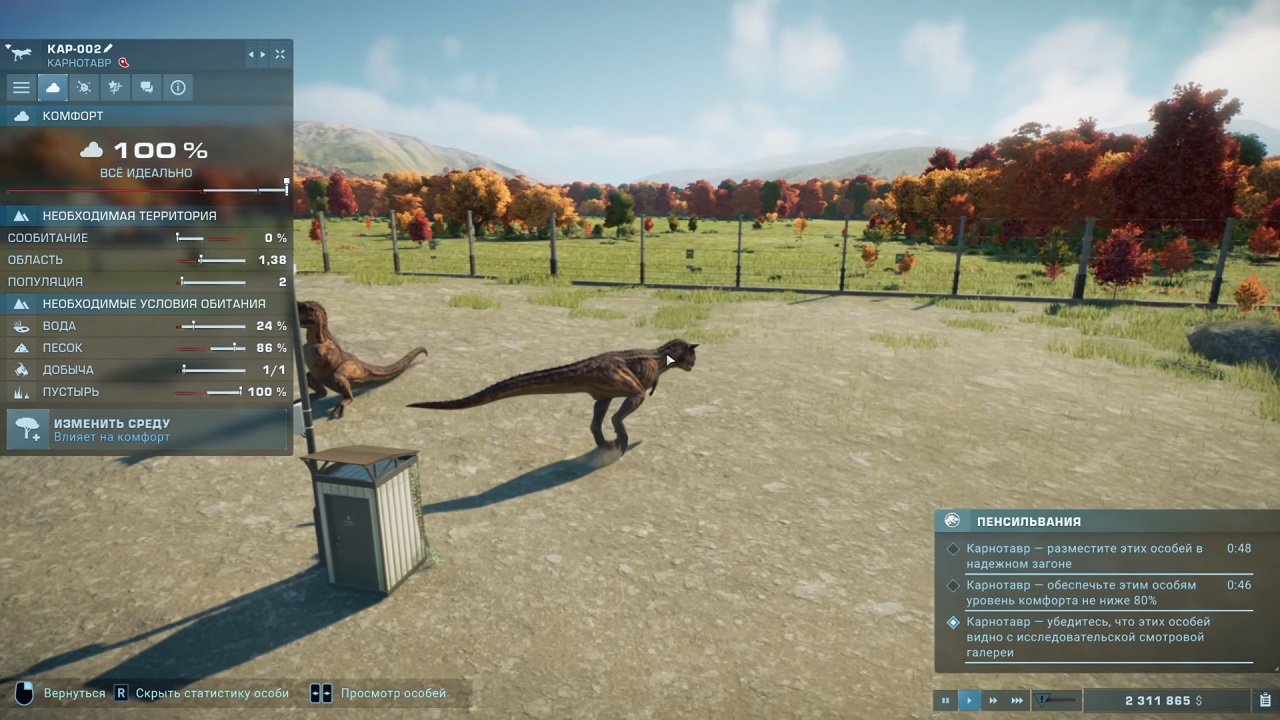Open the information tab

[178, 88]
